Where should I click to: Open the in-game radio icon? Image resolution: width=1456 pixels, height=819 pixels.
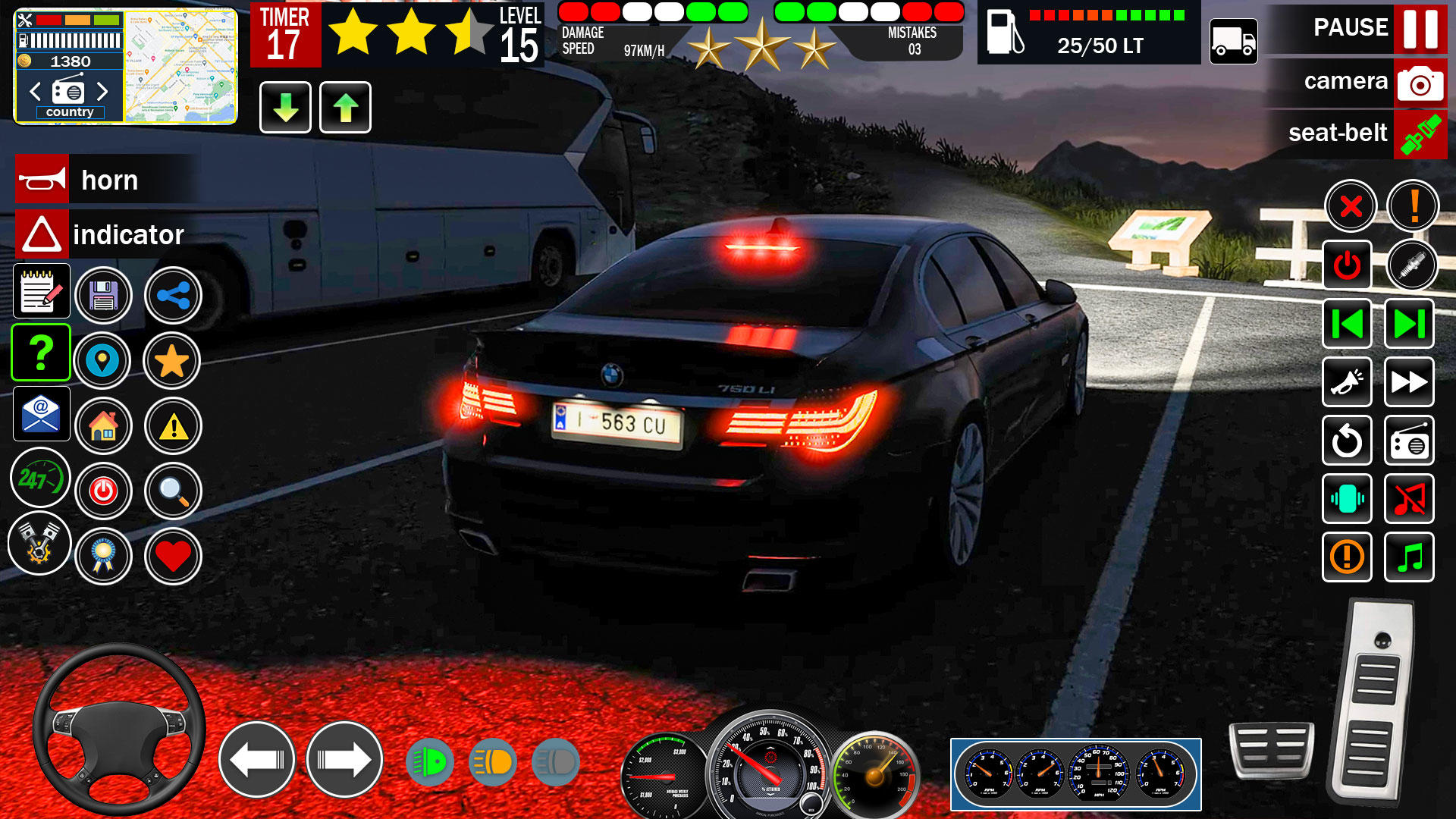(1409, 441)
